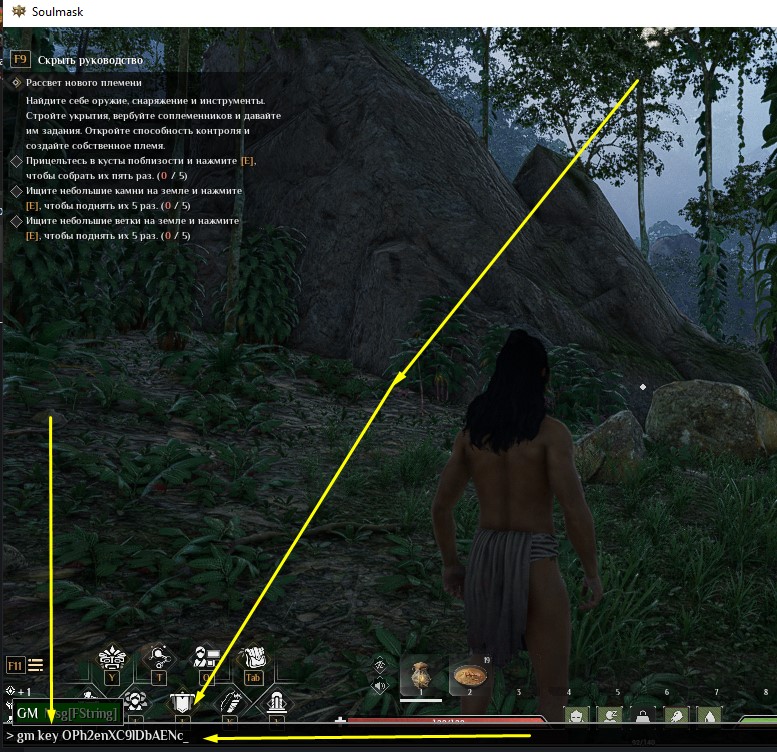The height and width of the screenshot is (752, 777).
Task: Click the mask status icon
Action: (575, 715)
